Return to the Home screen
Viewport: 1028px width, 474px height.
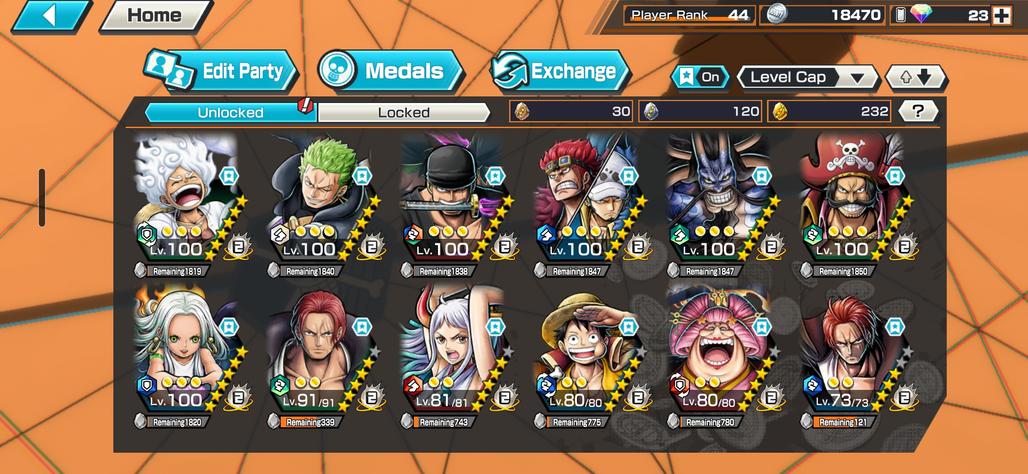[155, 15]
